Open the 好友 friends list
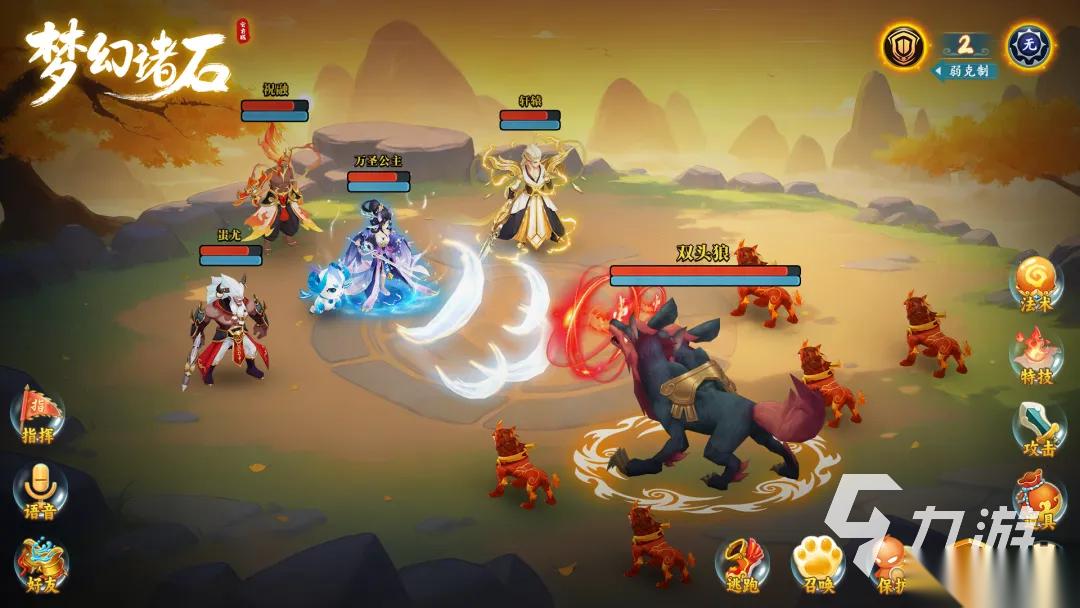This screenshot has width=1080, height=608. tap(41, 564)
